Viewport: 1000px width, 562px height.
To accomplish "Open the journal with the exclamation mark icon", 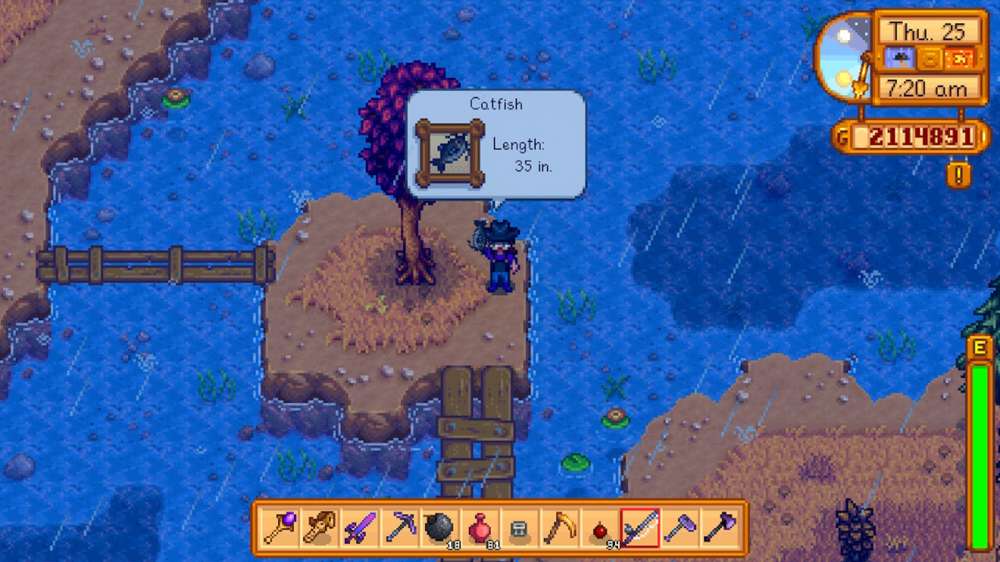I will [x=958, y=175].
